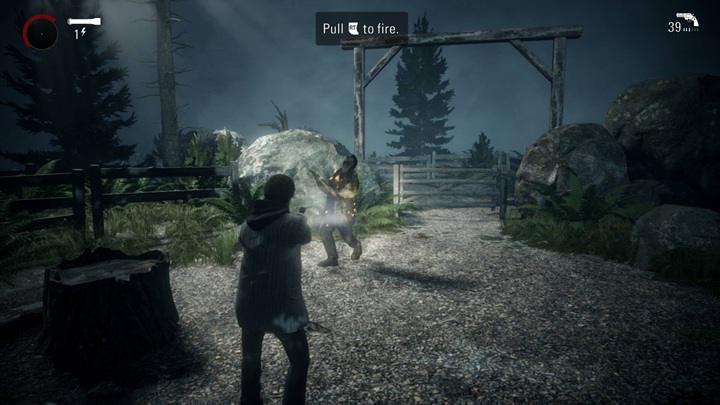Click the revolver weapon icon

[687, 19]
